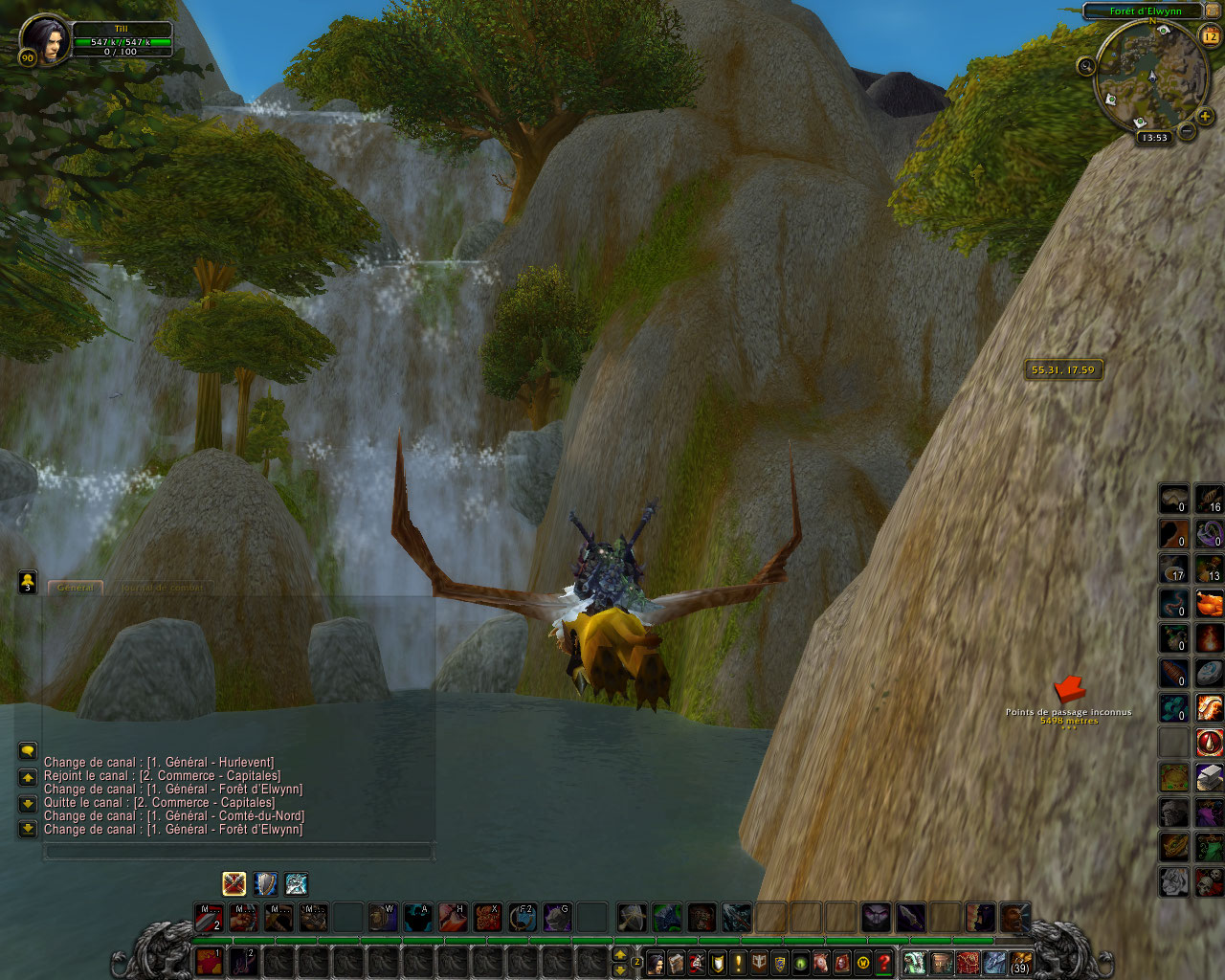Click the minimap zoom-in plus button

pyautogui.click(x=1204, y=117)
